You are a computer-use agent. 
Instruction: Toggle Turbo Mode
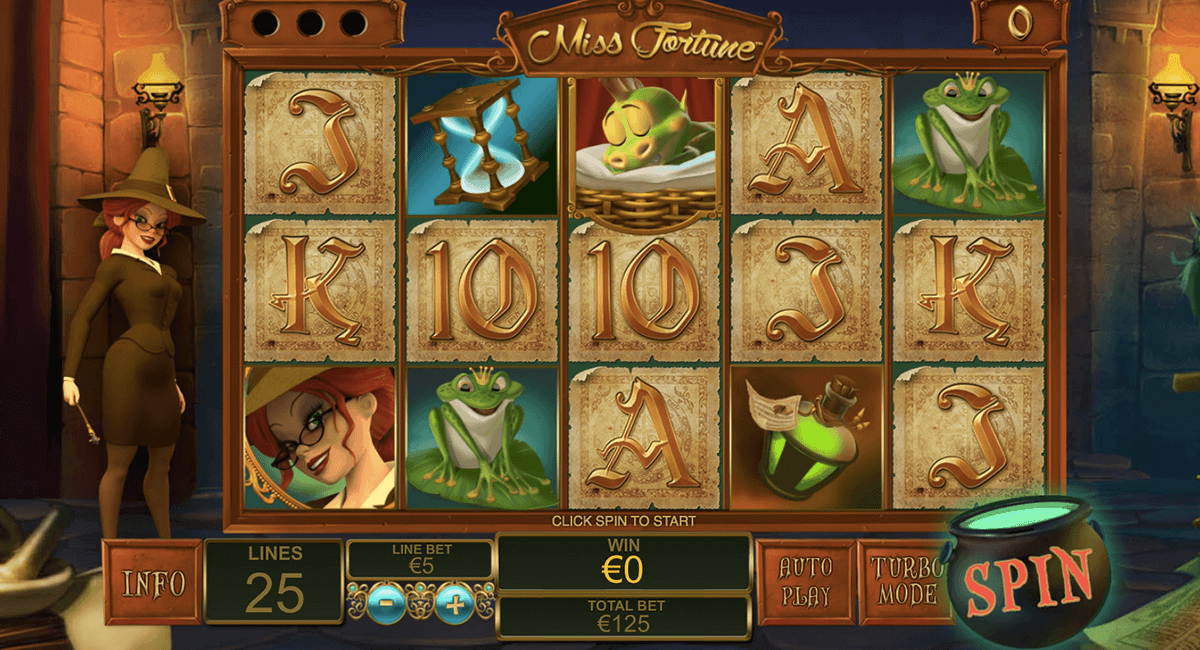pos(903,582)
